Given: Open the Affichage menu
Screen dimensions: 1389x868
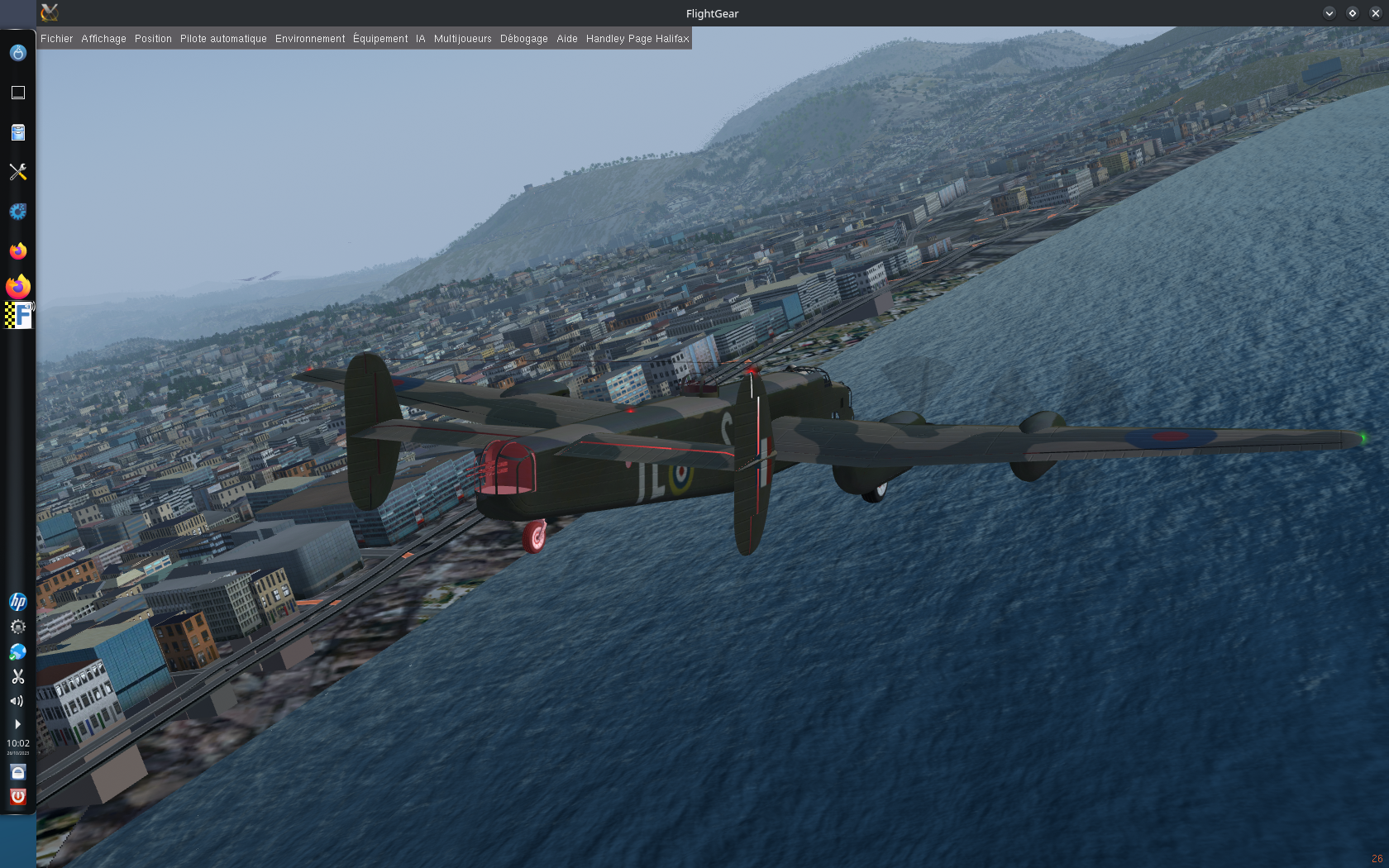Looking at the screenshot, I should [x=103, y=39].
